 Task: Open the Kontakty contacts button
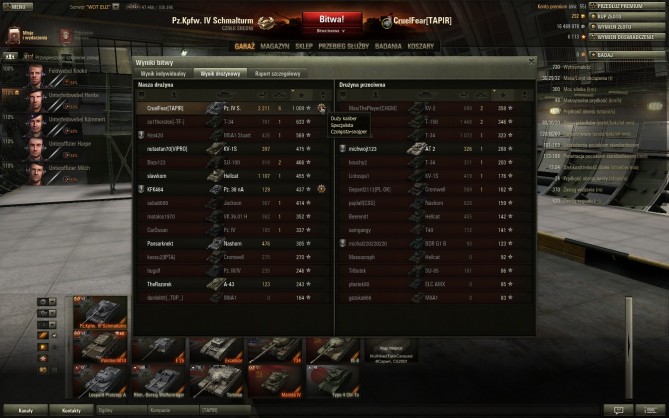pos(70,410)
